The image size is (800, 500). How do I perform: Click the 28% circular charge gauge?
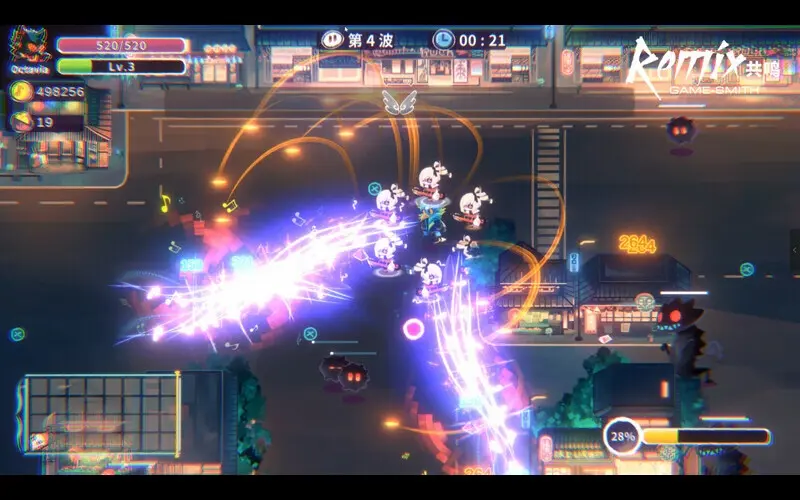(x=622, y=437)
